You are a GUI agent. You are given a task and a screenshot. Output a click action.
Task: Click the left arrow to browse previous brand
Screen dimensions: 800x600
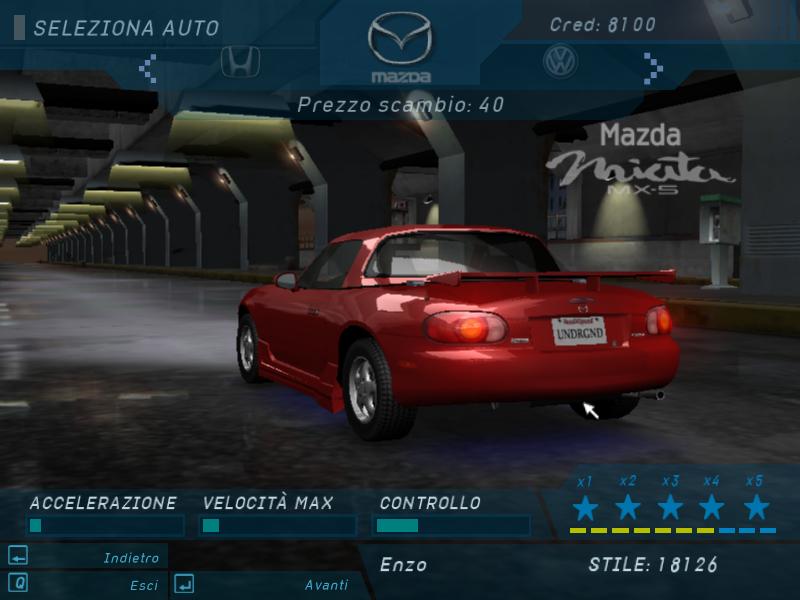148,68
